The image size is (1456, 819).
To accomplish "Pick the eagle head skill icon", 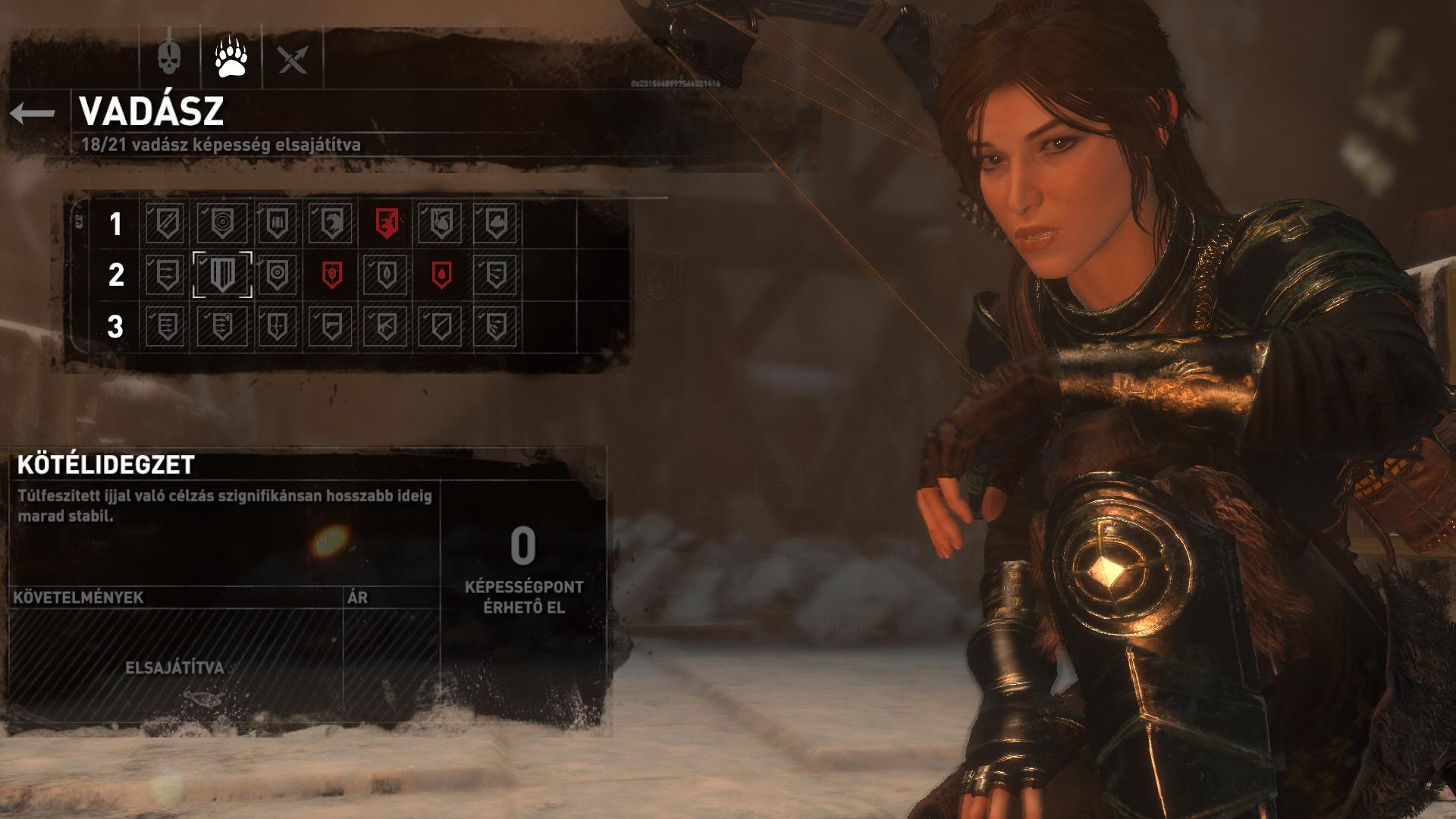I will click(x=331, y=223).
